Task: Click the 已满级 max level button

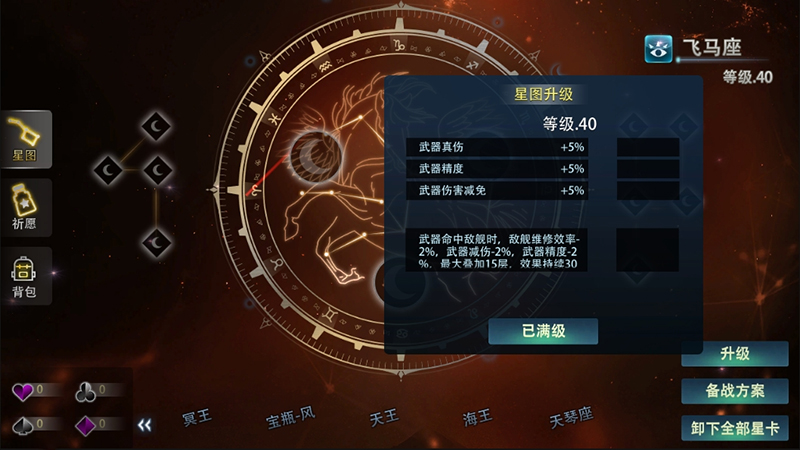Action: tap(543, 332)
